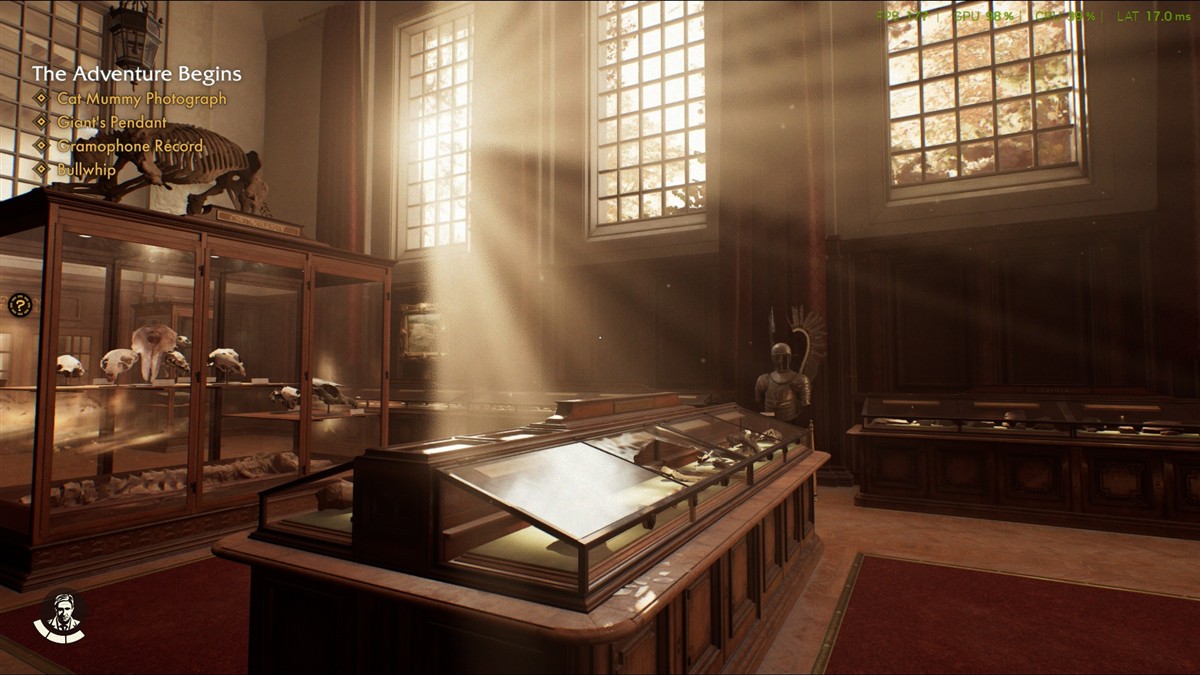Choose the Giant's Pendant objective entry
The width and height of the screenshot is (1200, 675).
(x=112, y=123)
